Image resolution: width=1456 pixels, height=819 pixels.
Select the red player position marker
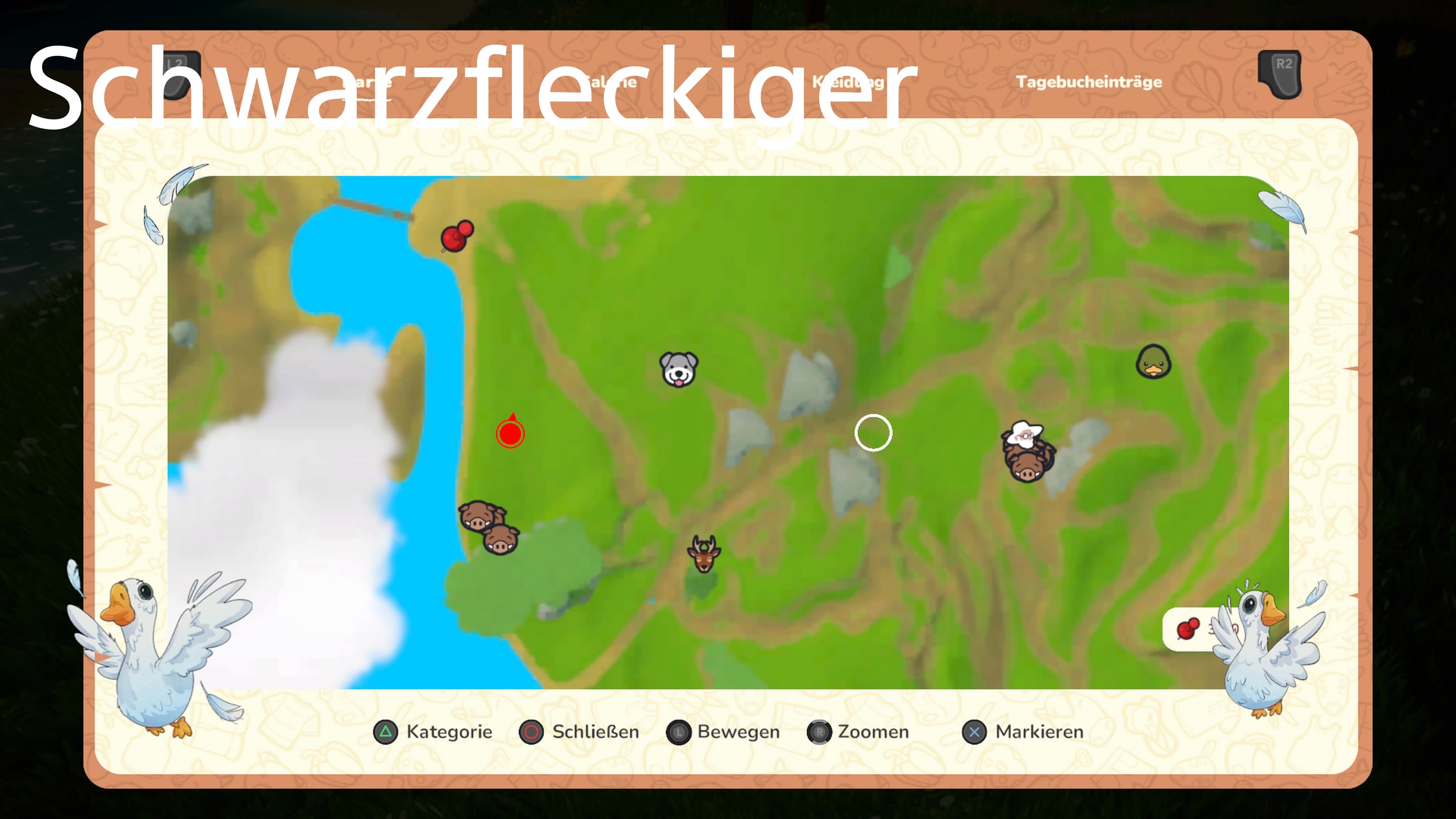(510, 434)
